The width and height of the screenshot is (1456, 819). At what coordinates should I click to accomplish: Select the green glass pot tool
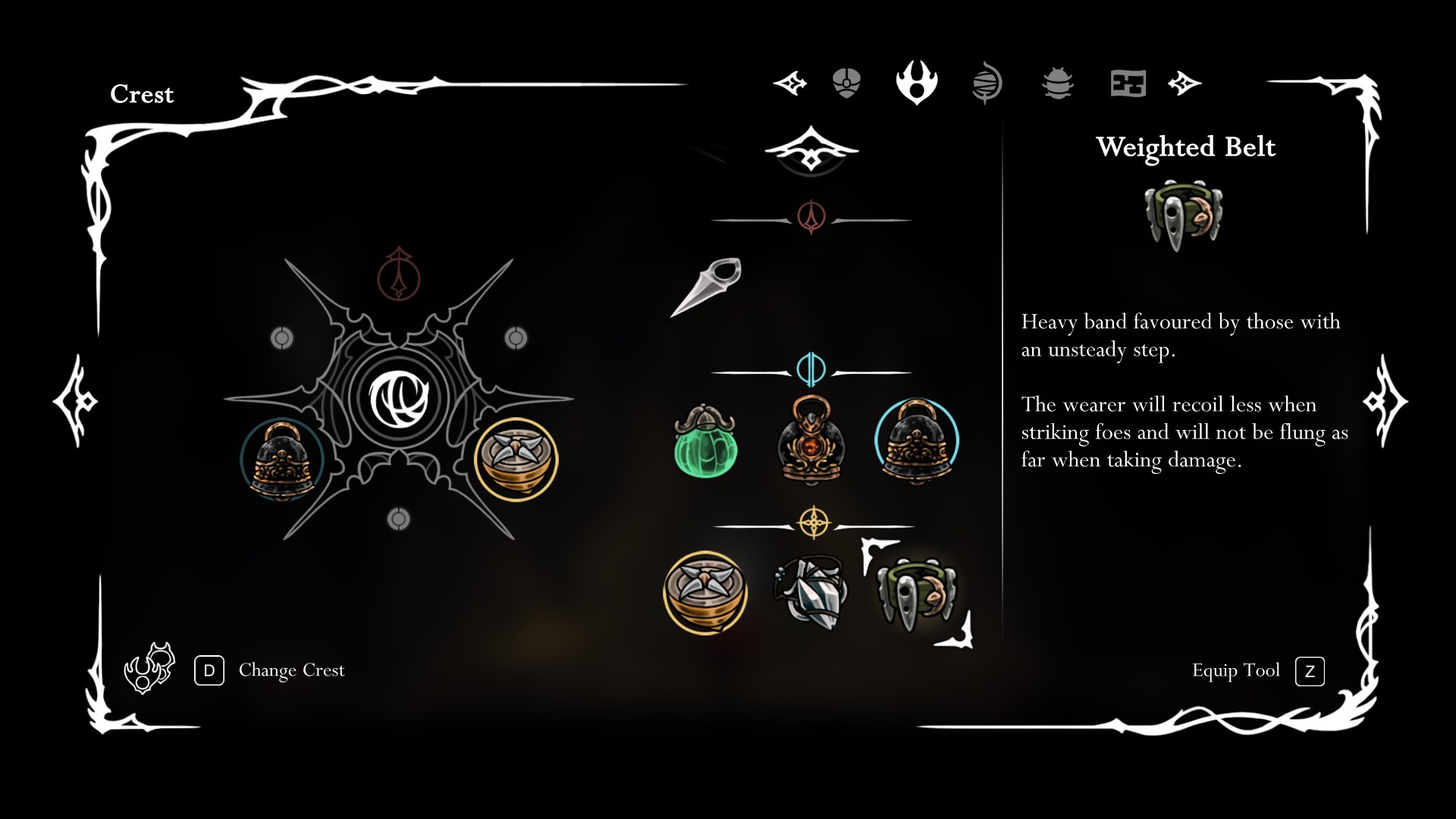(705, 442)
